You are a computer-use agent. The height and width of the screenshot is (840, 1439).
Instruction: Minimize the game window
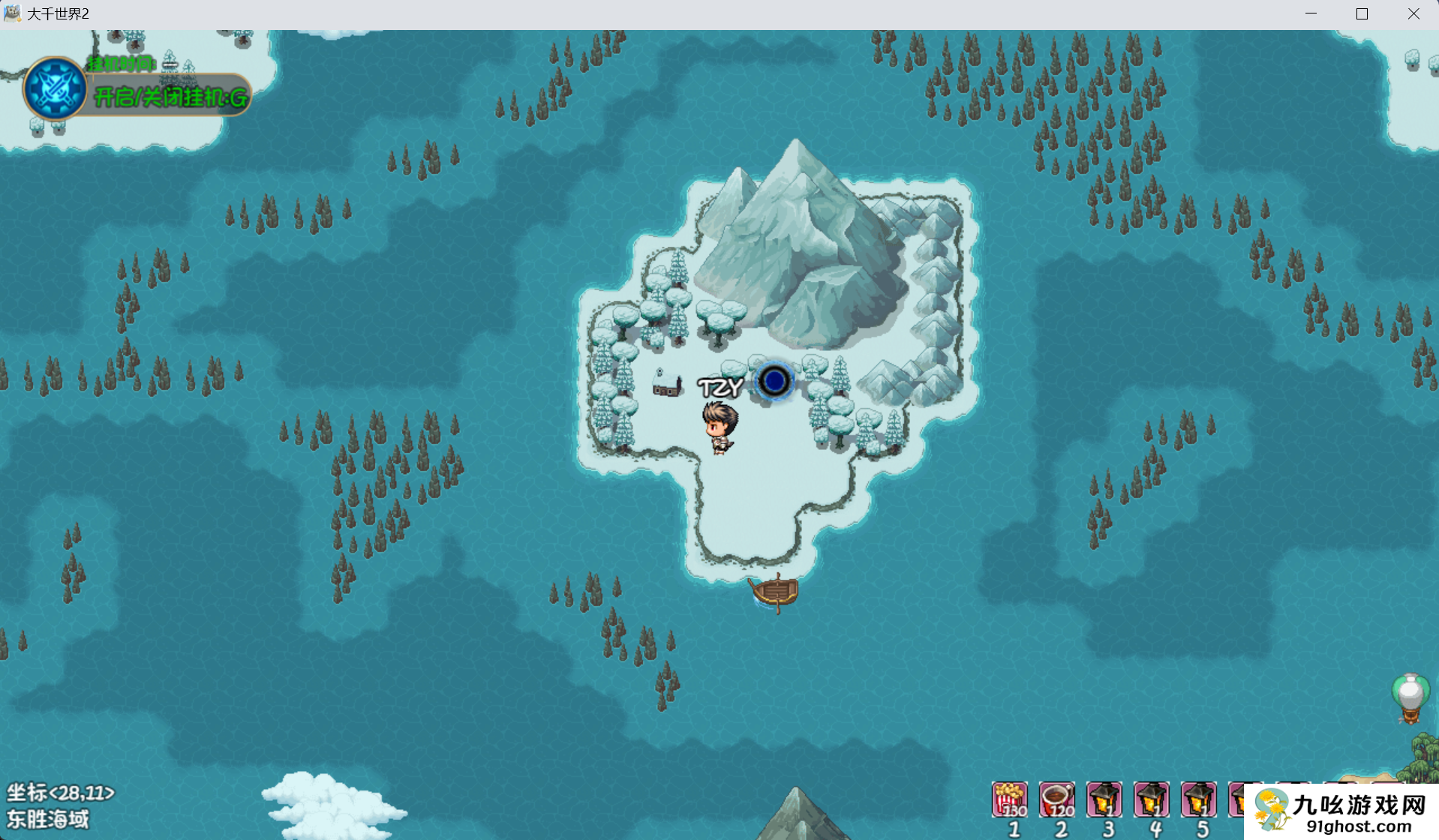(1311, 13)
